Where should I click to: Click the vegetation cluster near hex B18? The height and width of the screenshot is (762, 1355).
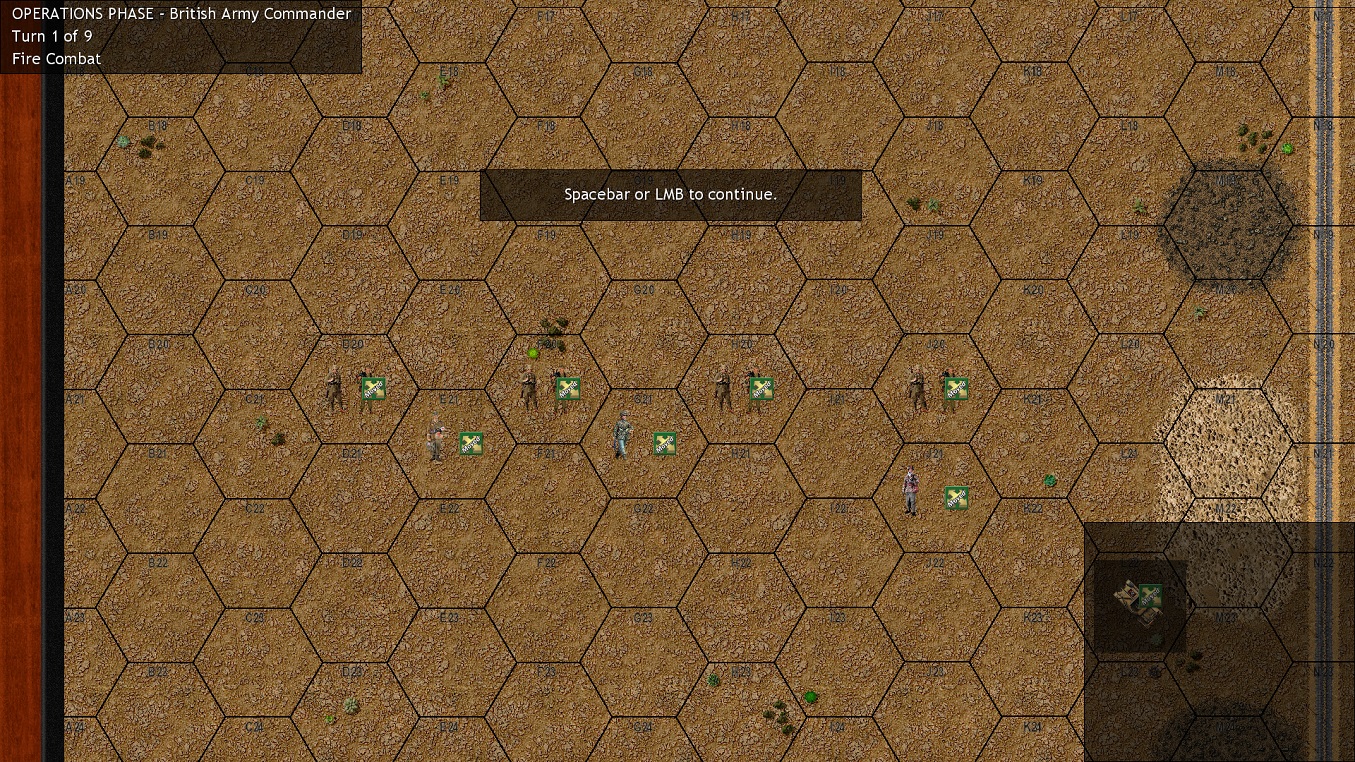click(x=145, y=143)
